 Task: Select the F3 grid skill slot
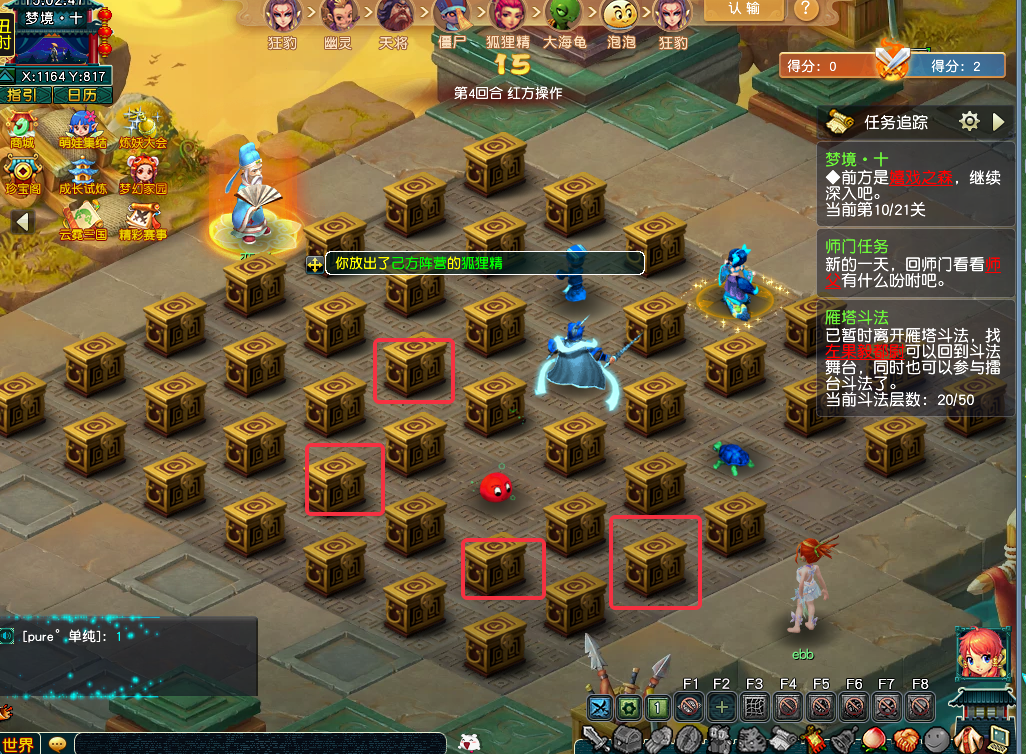tap(754, 707)
